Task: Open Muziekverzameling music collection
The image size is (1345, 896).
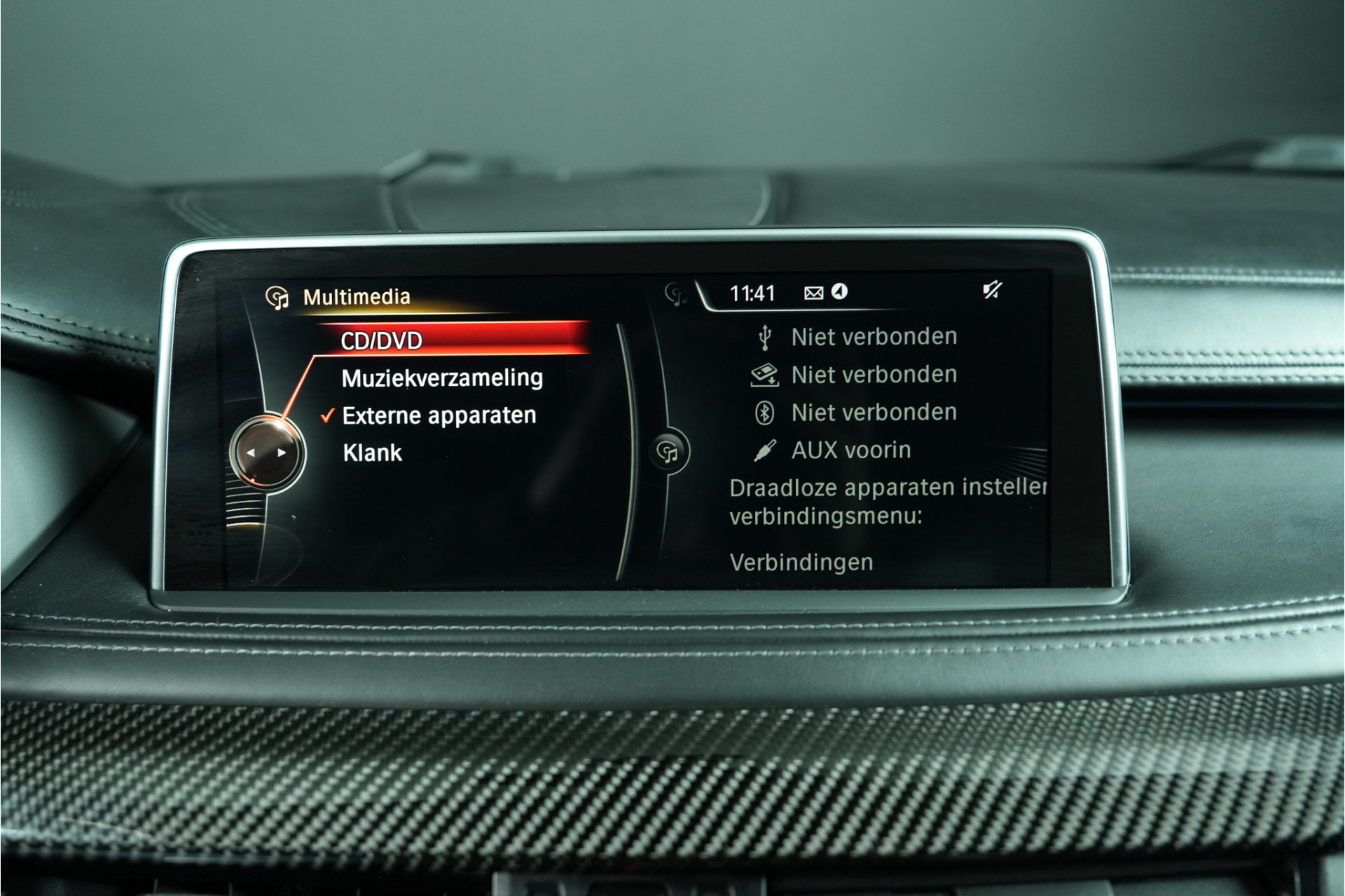Action: (x=442, y=378)
